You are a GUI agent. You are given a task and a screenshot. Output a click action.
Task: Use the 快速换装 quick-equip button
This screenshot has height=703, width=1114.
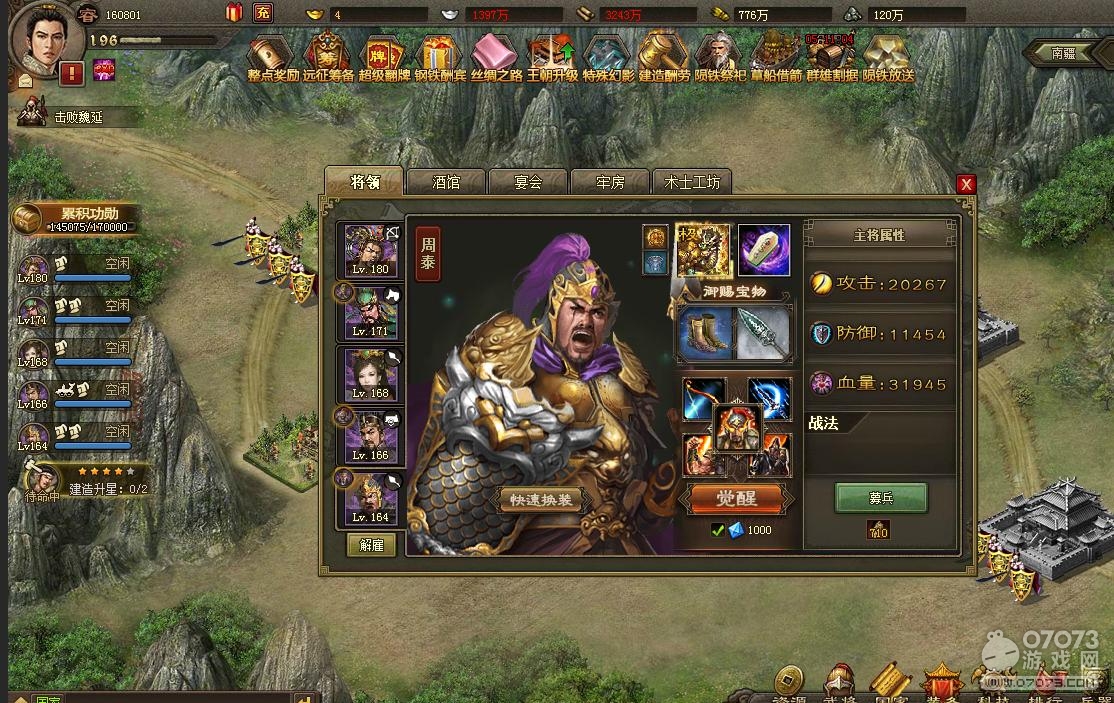coord(539,499)
